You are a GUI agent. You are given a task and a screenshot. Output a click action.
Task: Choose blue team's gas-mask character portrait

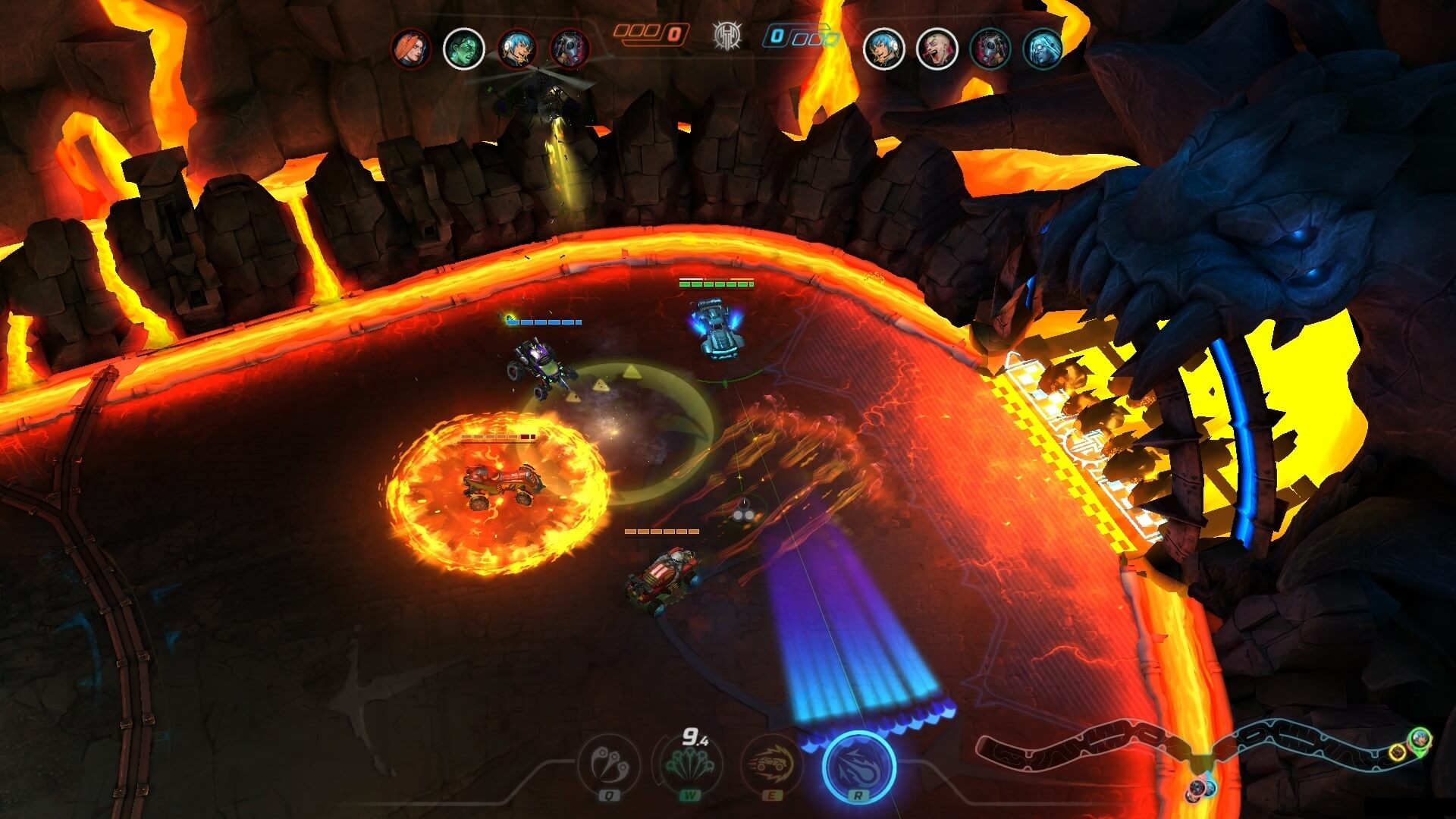point(990,49)
